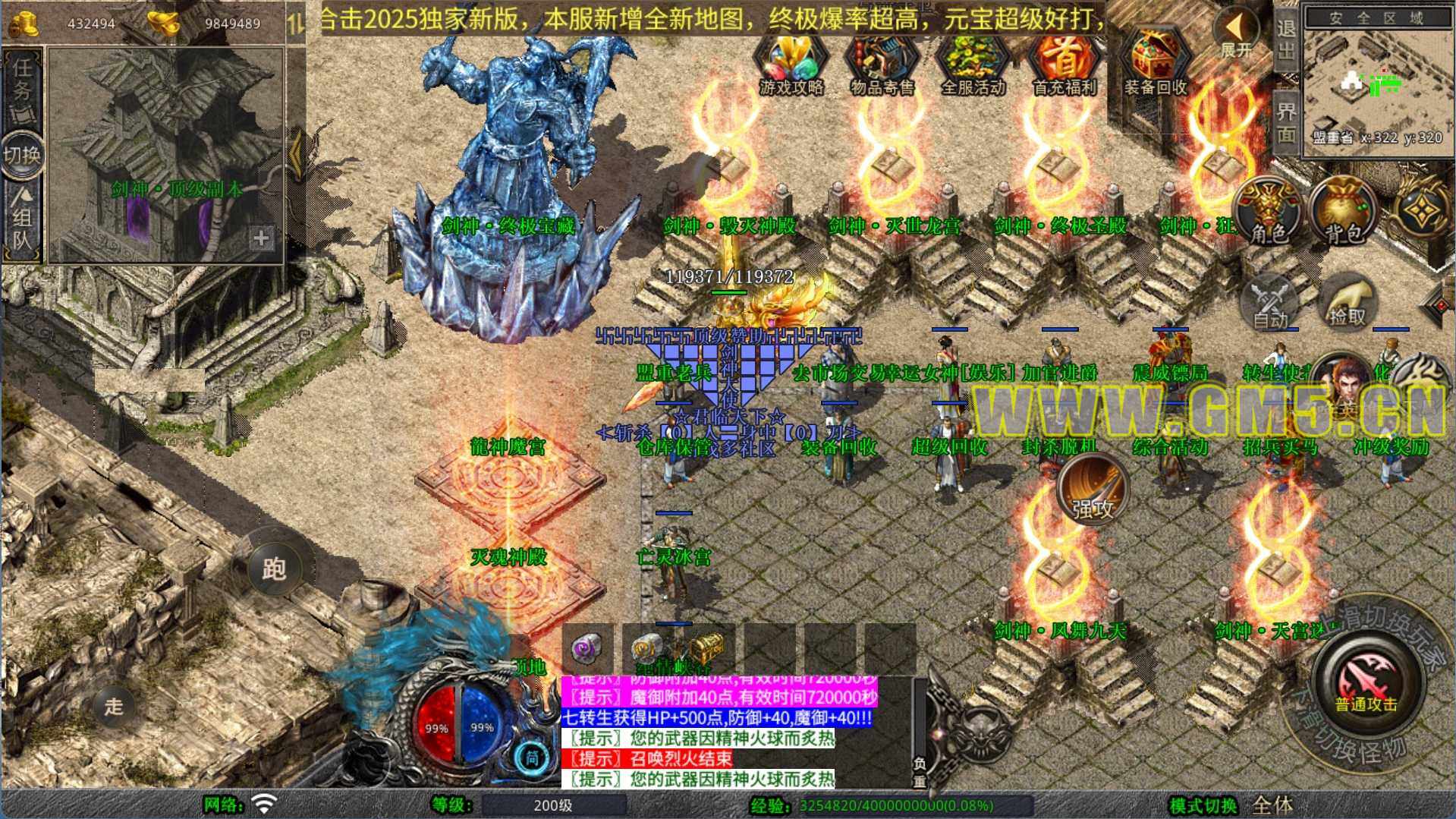Open the minimap of 盟重省

pyautogui.click(x=1377, y=80)
